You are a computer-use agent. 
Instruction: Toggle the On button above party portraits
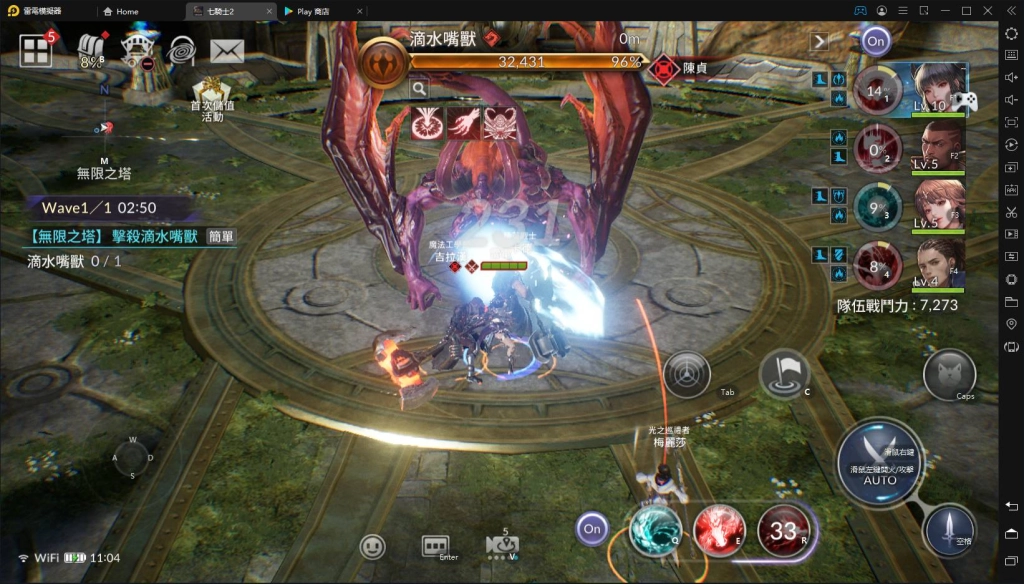tap(876, 41)
